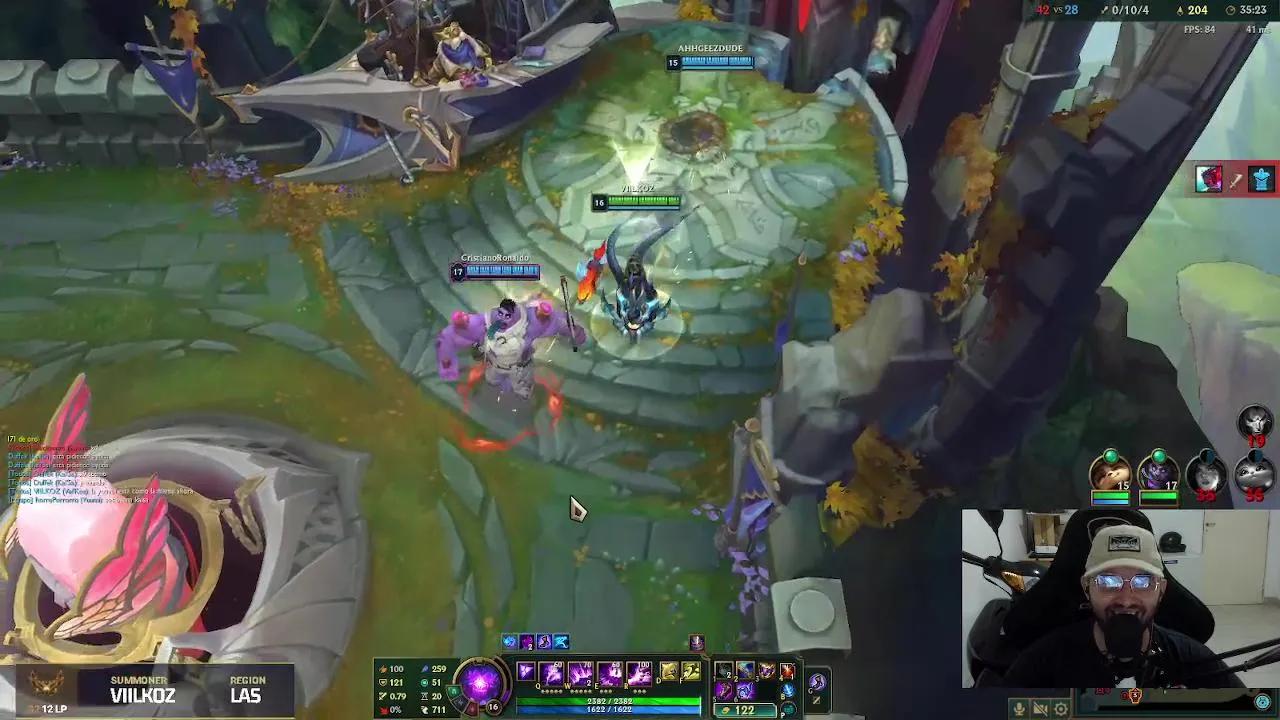Toggle the crossed-out webcam icon
Image resolution: width=1280 pixels, height=720 pixels.
[1040, 707]
